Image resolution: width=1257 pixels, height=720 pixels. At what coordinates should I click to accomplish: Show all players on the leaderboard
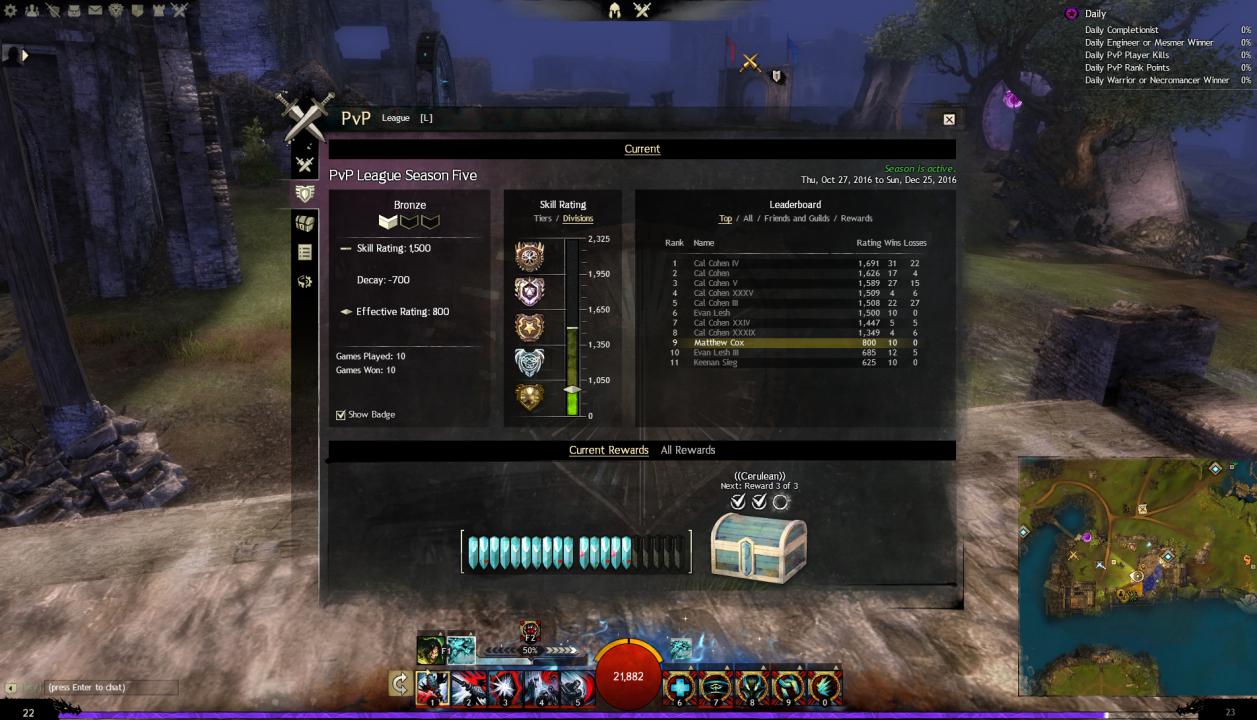tap(748, 219)
